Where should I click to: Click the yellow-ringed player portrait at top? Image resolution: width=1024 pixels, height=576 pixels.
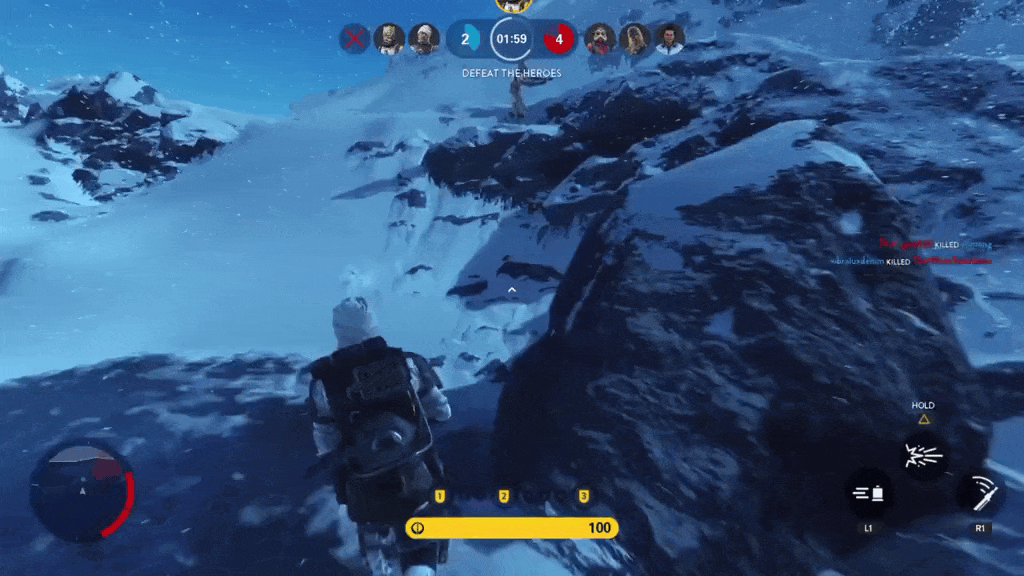512,5
